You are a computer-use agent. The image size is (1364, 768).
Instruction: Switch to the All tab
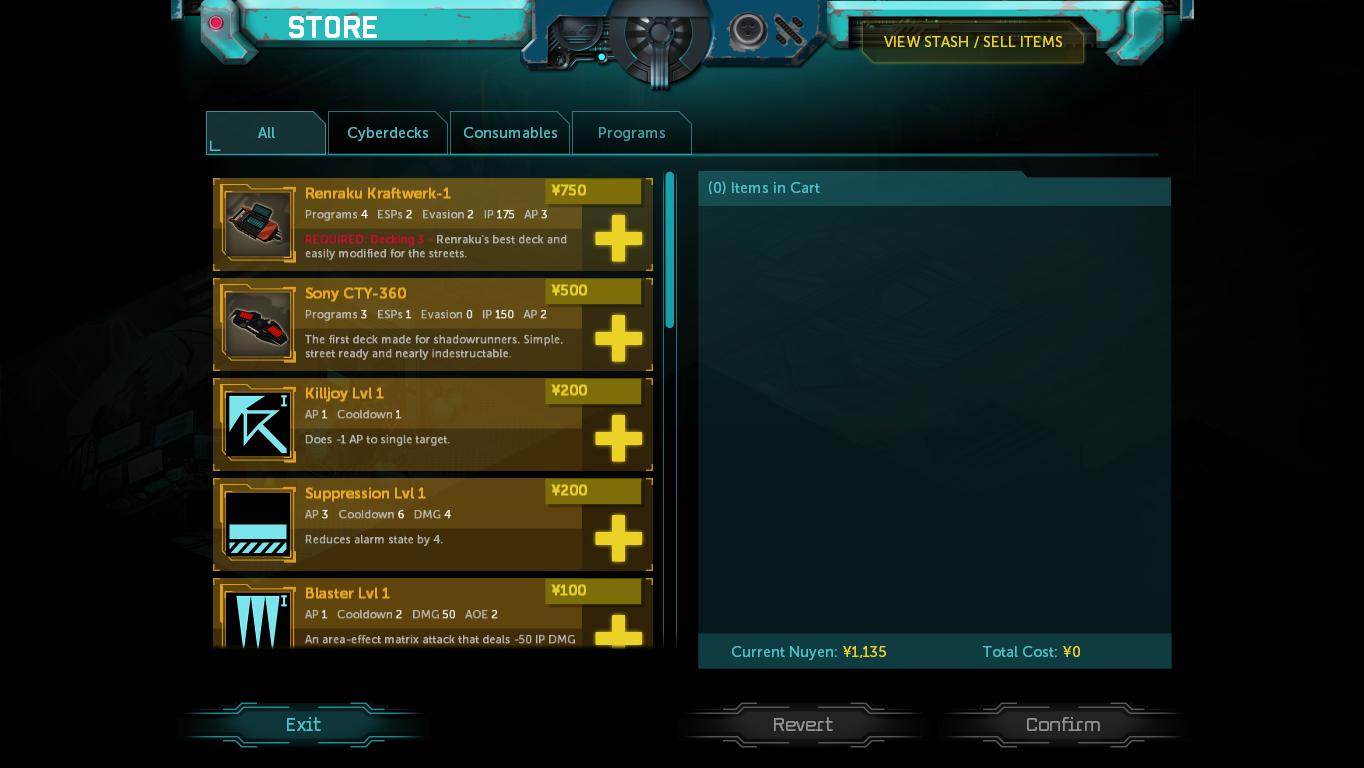point(266,133)
